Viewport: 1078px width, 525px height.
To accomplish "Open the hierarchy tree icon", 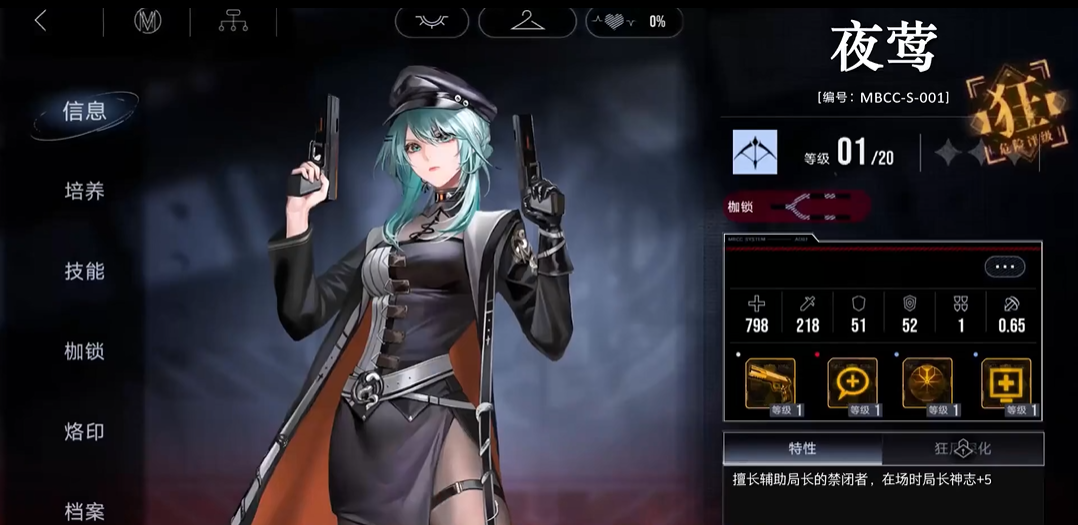I will [x=234, y=21].
